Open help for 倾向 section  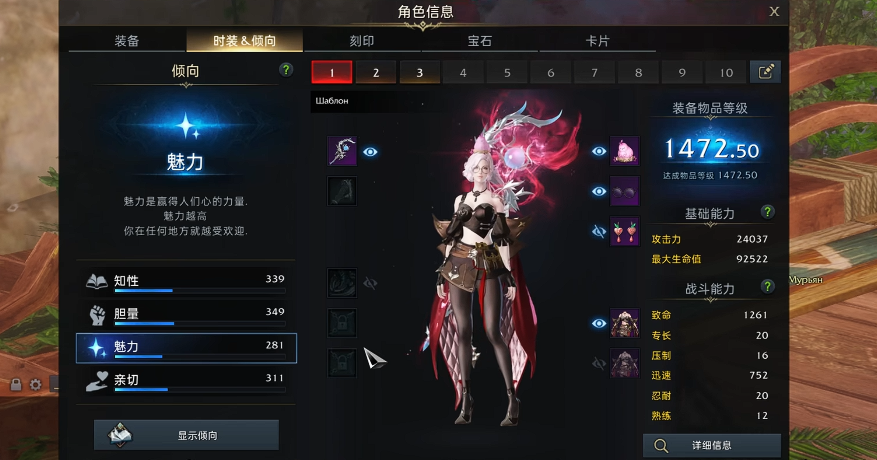point(286,70)
